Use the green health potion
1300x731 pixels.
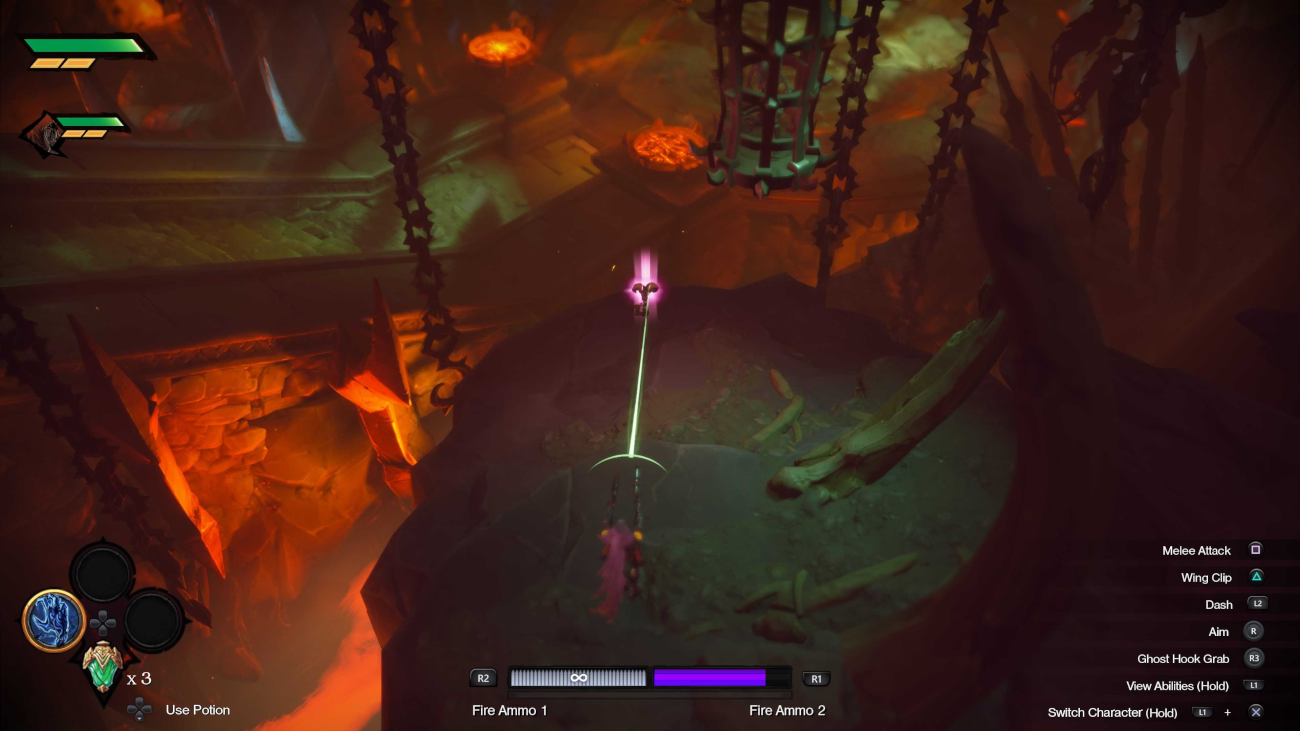[x=101, y=669]
